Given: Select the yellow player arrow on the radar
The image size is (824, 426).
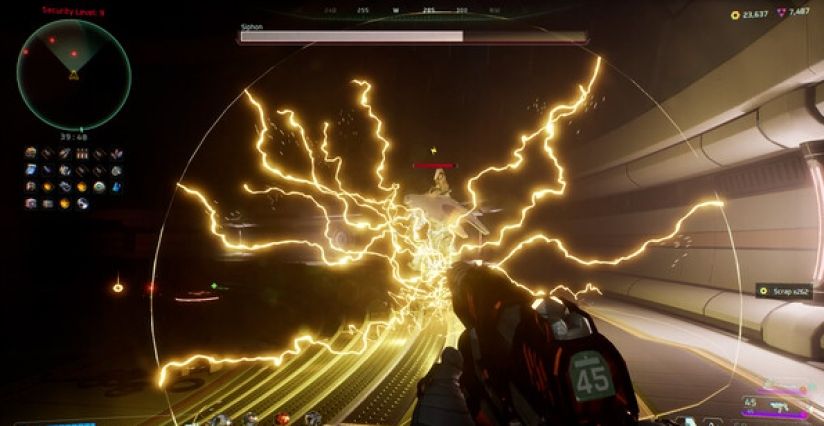Looking at the screenshot, I should tap(73, 75).
